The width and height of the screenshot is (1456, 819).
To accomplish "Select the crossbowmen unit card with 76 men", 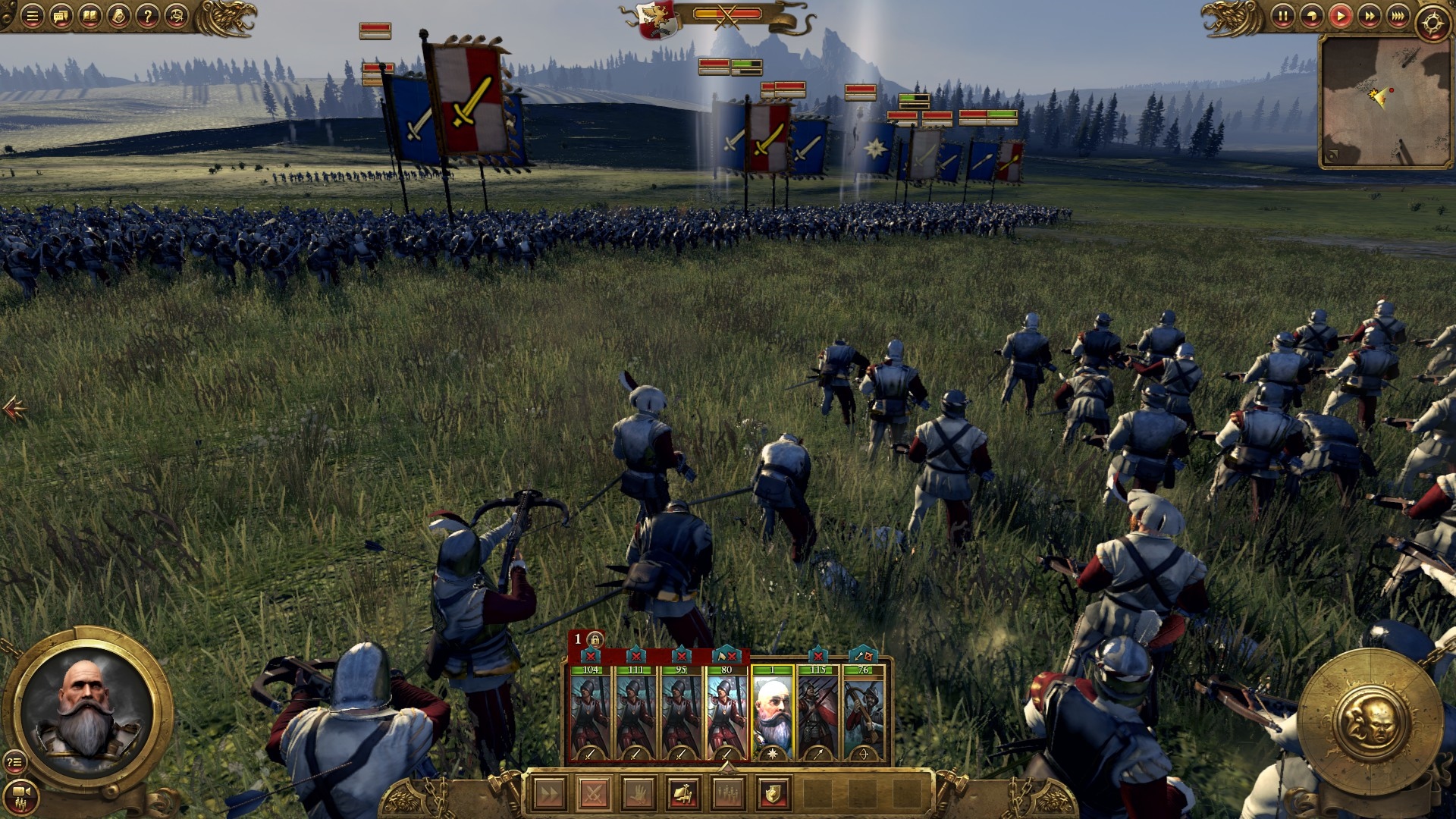I will point(863,713).
